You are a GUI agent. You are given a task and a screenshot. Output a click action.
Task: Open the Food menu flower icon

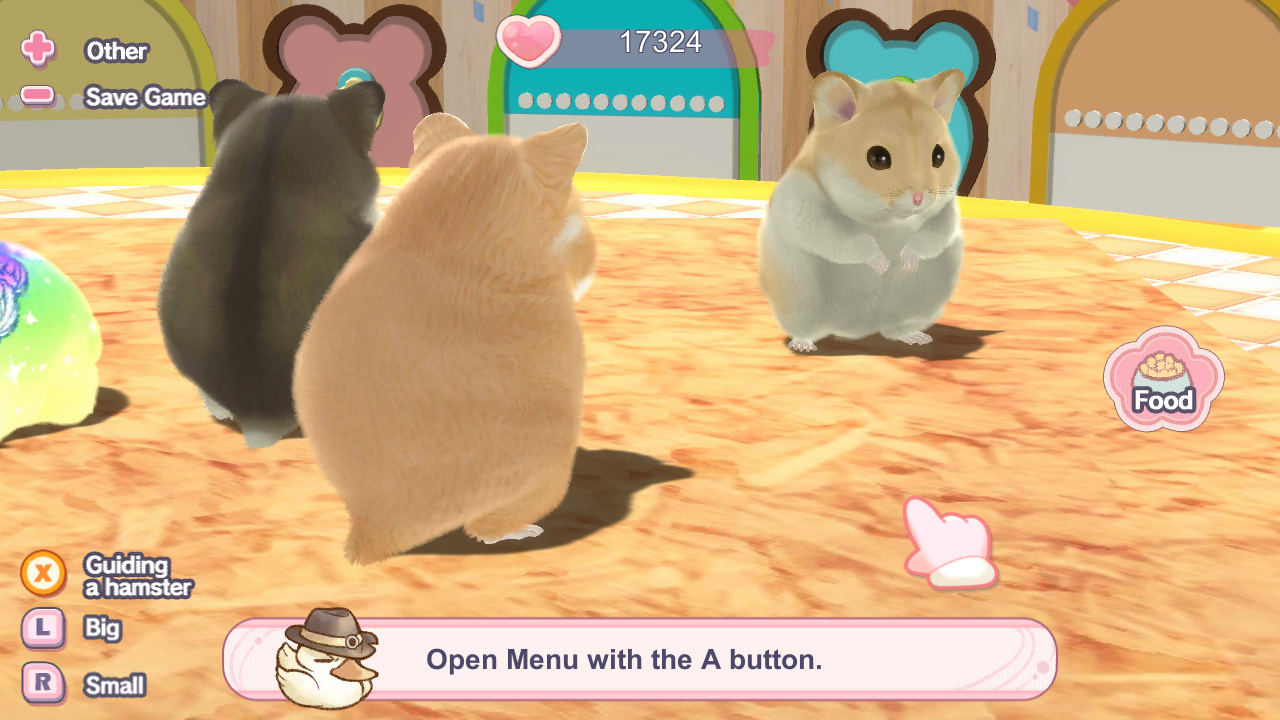(x=1163, y=380)
